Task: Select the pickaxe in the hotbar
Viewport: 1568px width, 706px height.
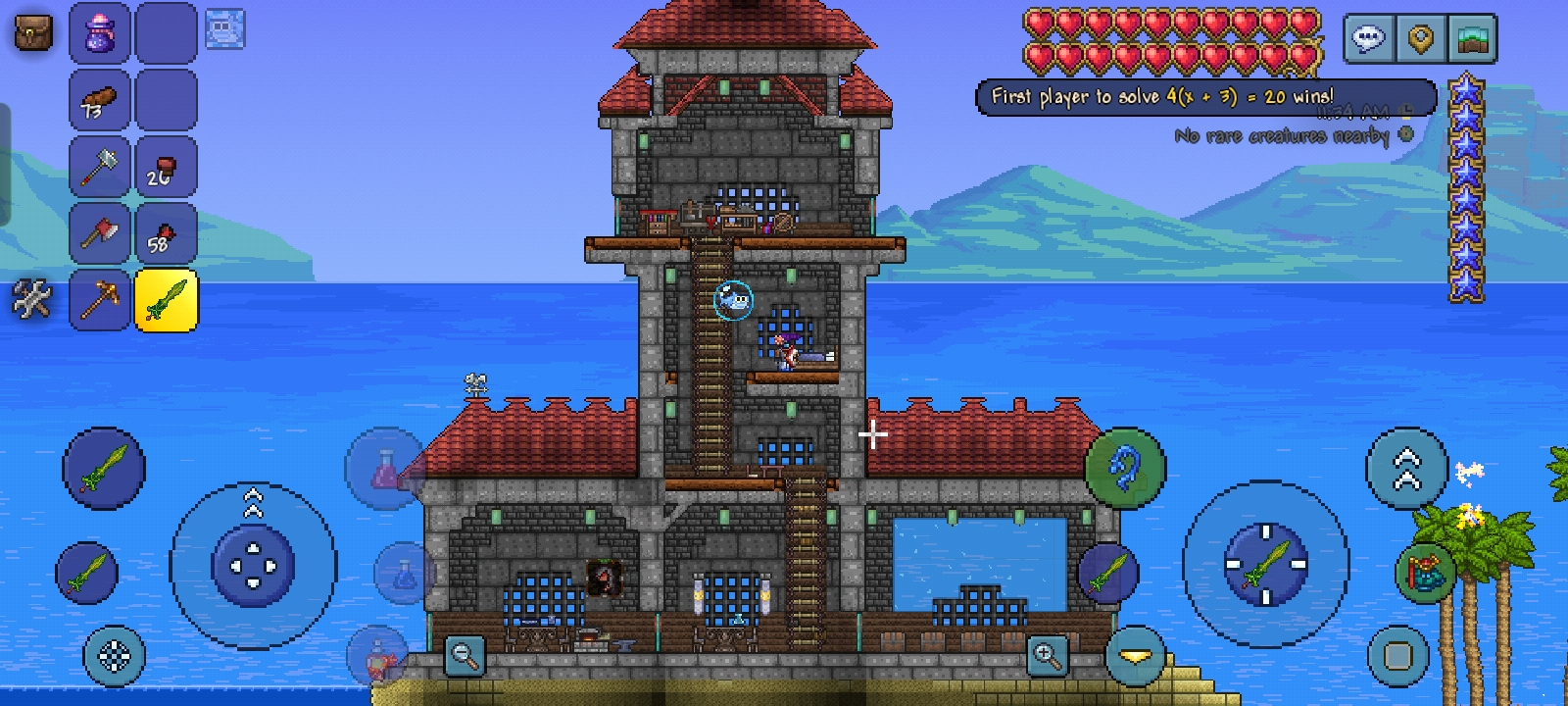Action: point(99,300)
